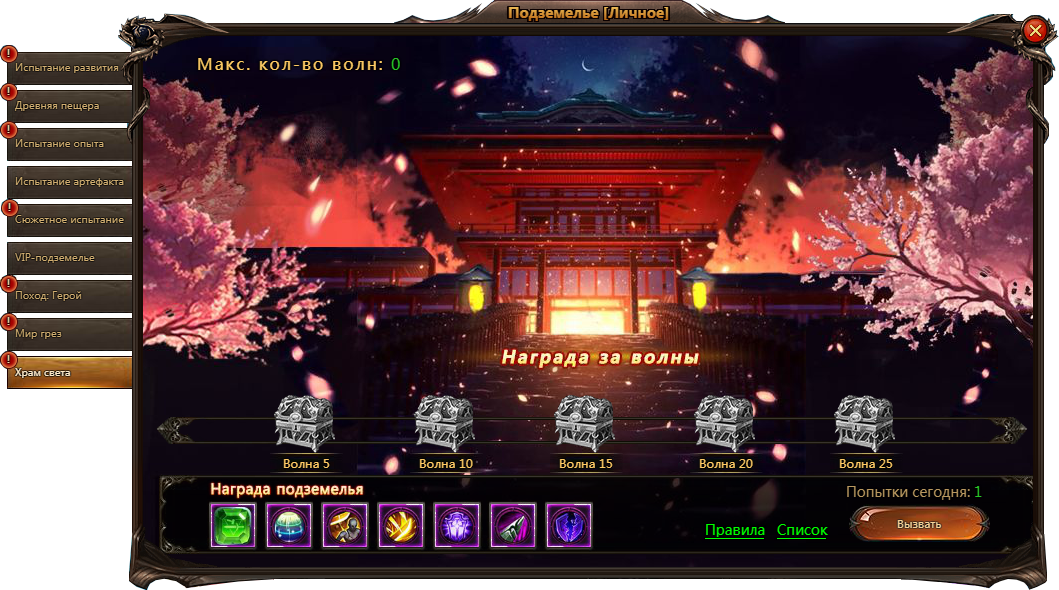Switch to the Испытание развития tab

pos(69,68)
